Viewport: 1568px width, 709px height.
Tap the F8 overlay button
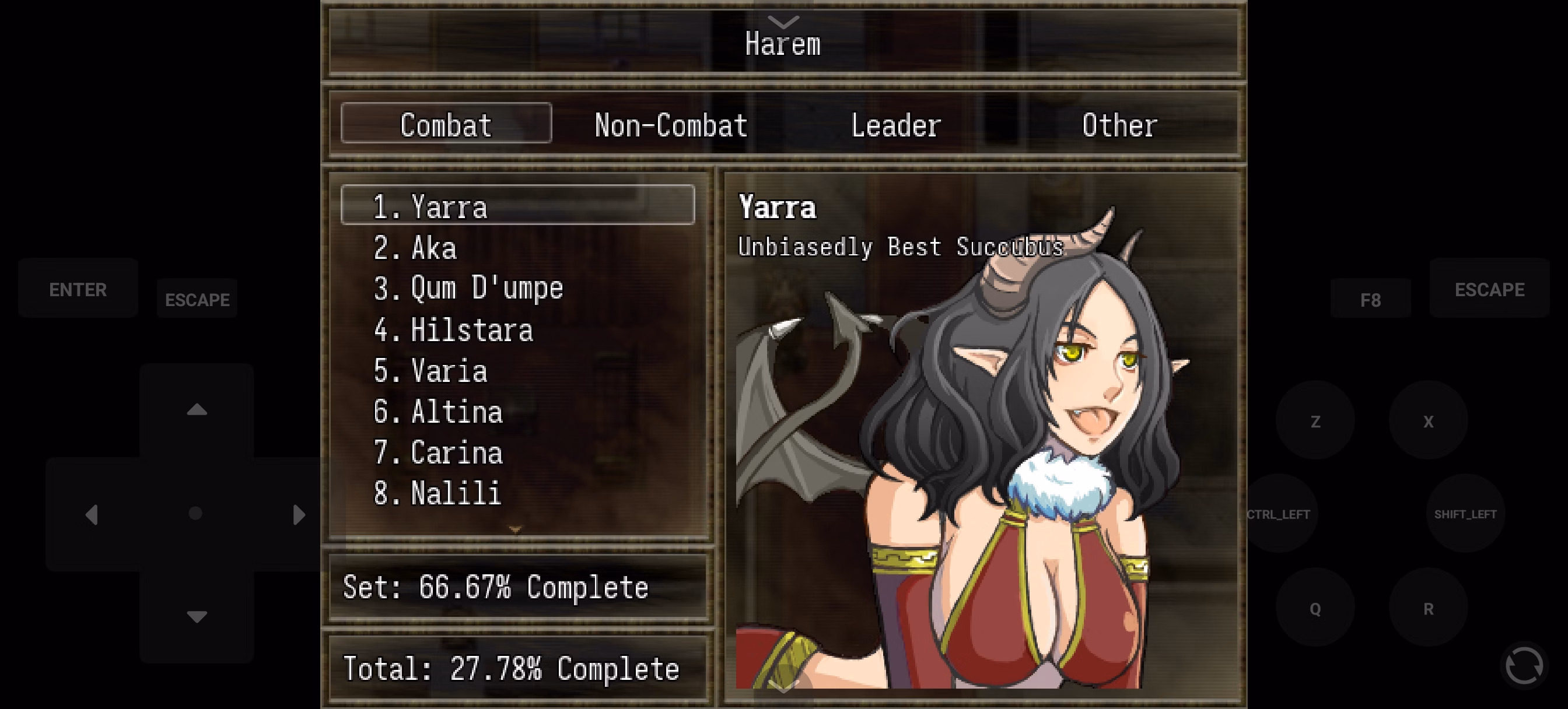[x=1370, y=299]
